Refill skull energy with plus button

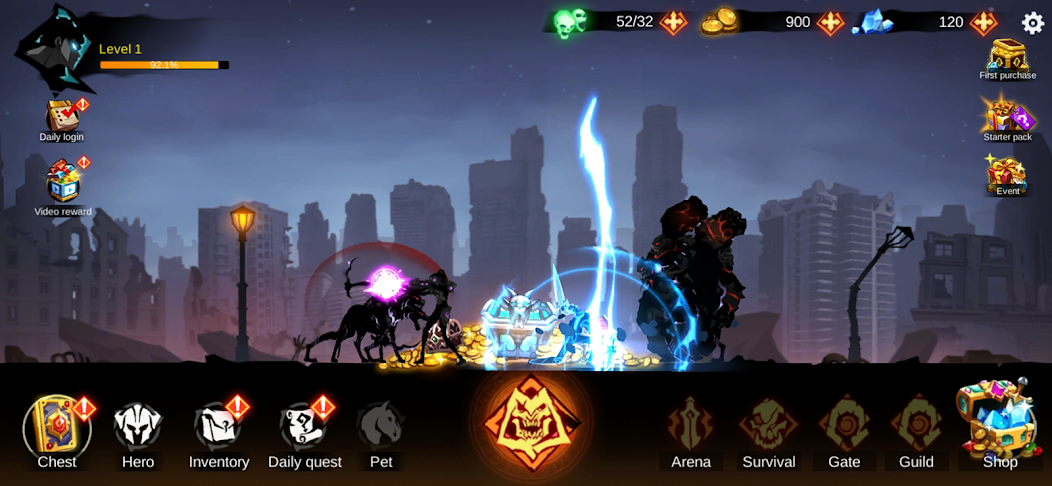[x=673, y=22]
